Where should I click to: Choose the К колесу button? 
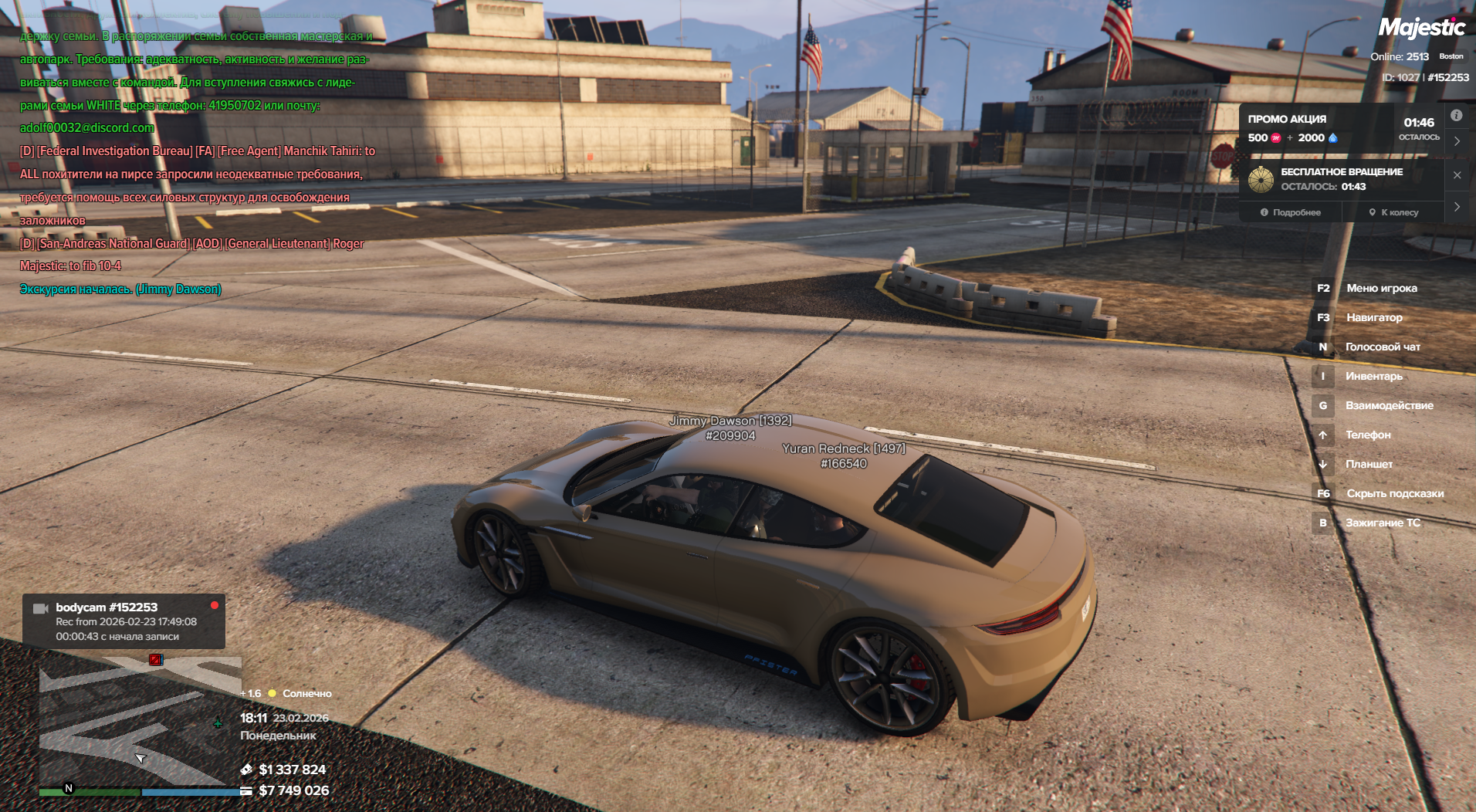click(1393, 212)
